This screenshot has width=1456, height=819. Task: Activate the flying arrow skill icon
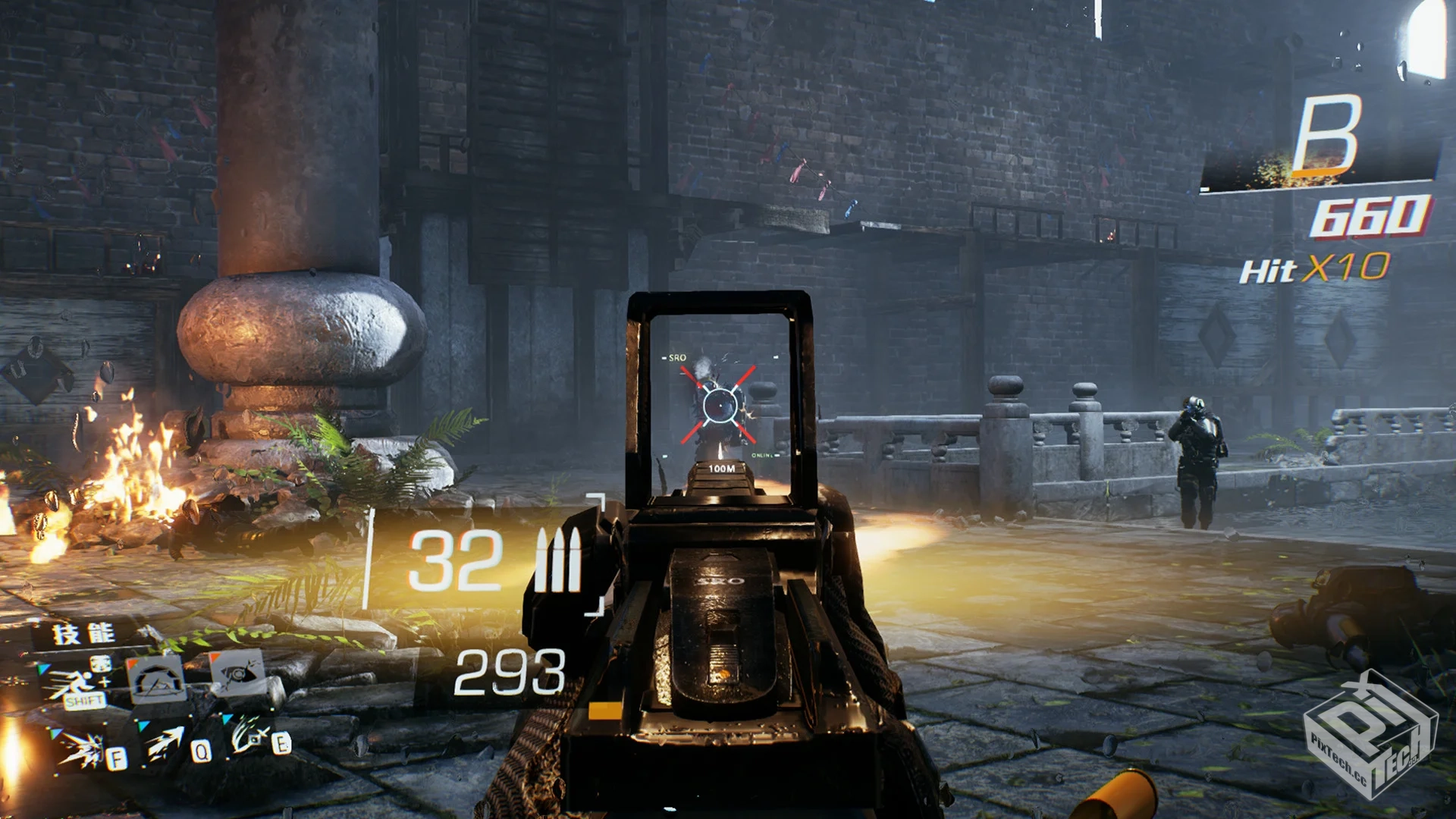pos(167,743)
